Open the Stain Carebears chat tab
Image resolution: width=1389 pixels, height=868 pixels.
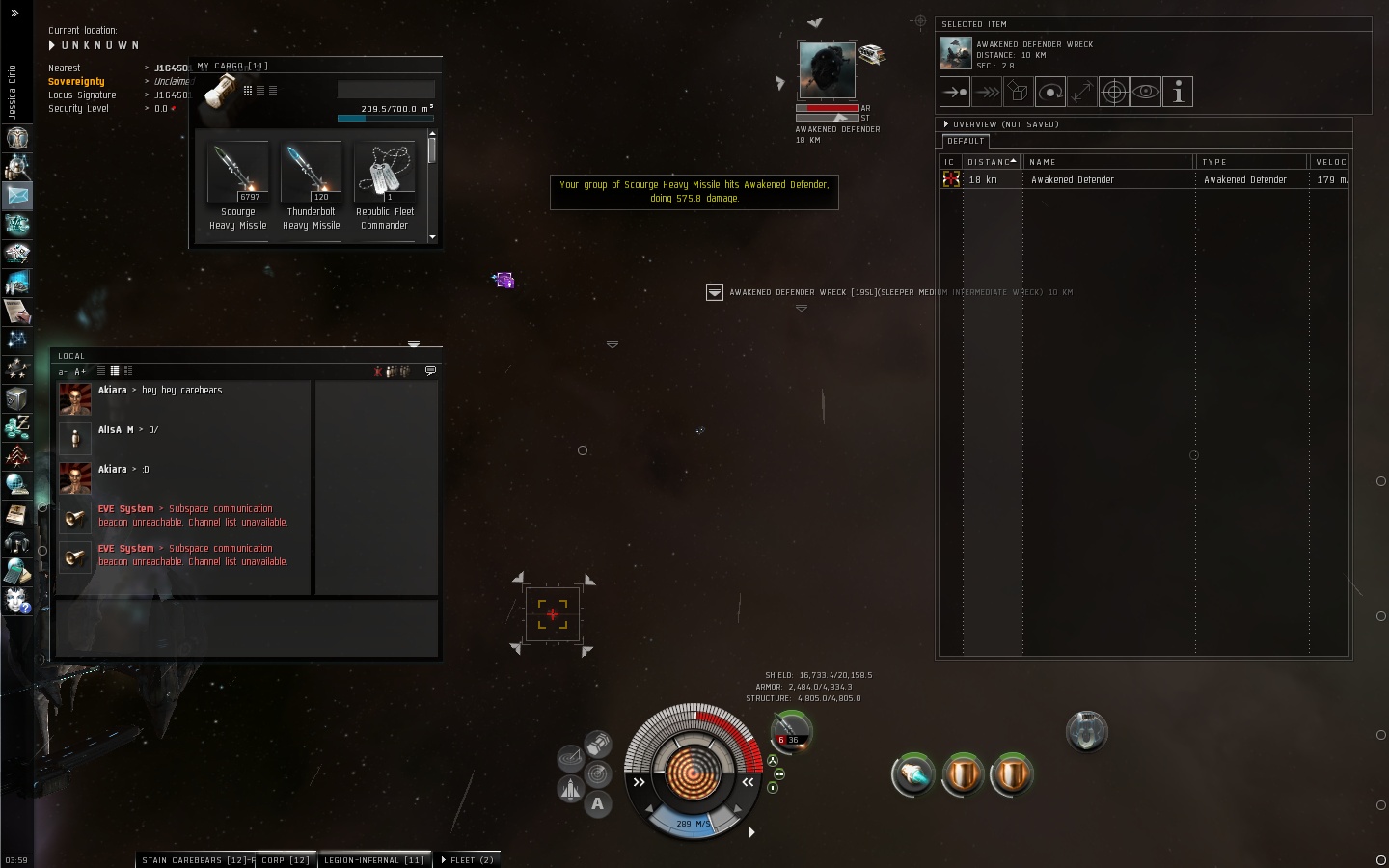click(194, 860)
